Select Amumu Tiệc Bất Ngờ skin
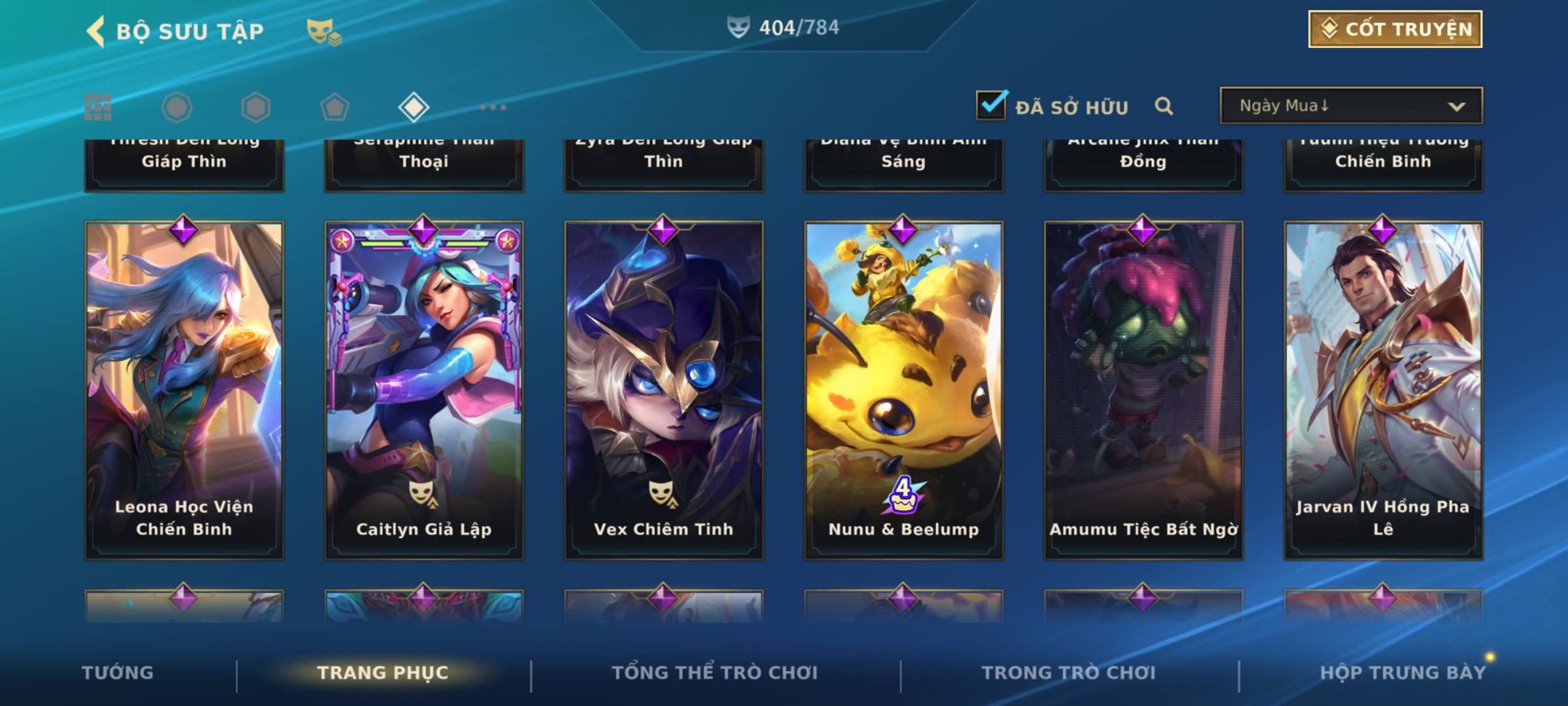 (1143, 390)
